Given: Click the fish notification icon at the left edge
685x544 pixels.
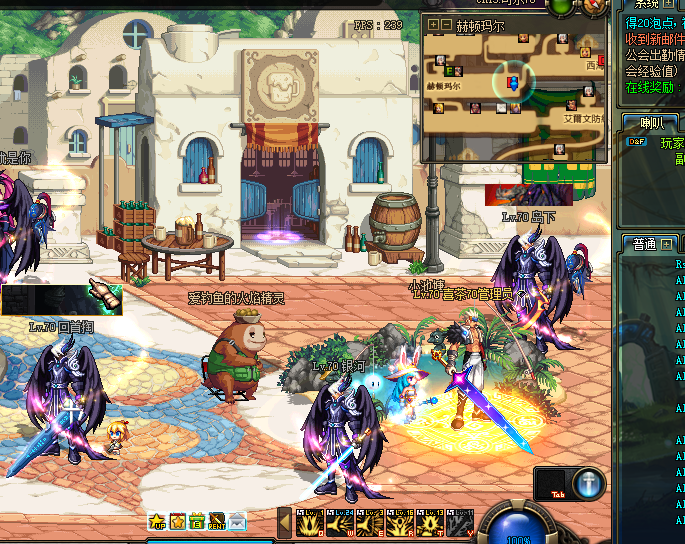Looking at the screenshot, I should click(x=104, y=294).
